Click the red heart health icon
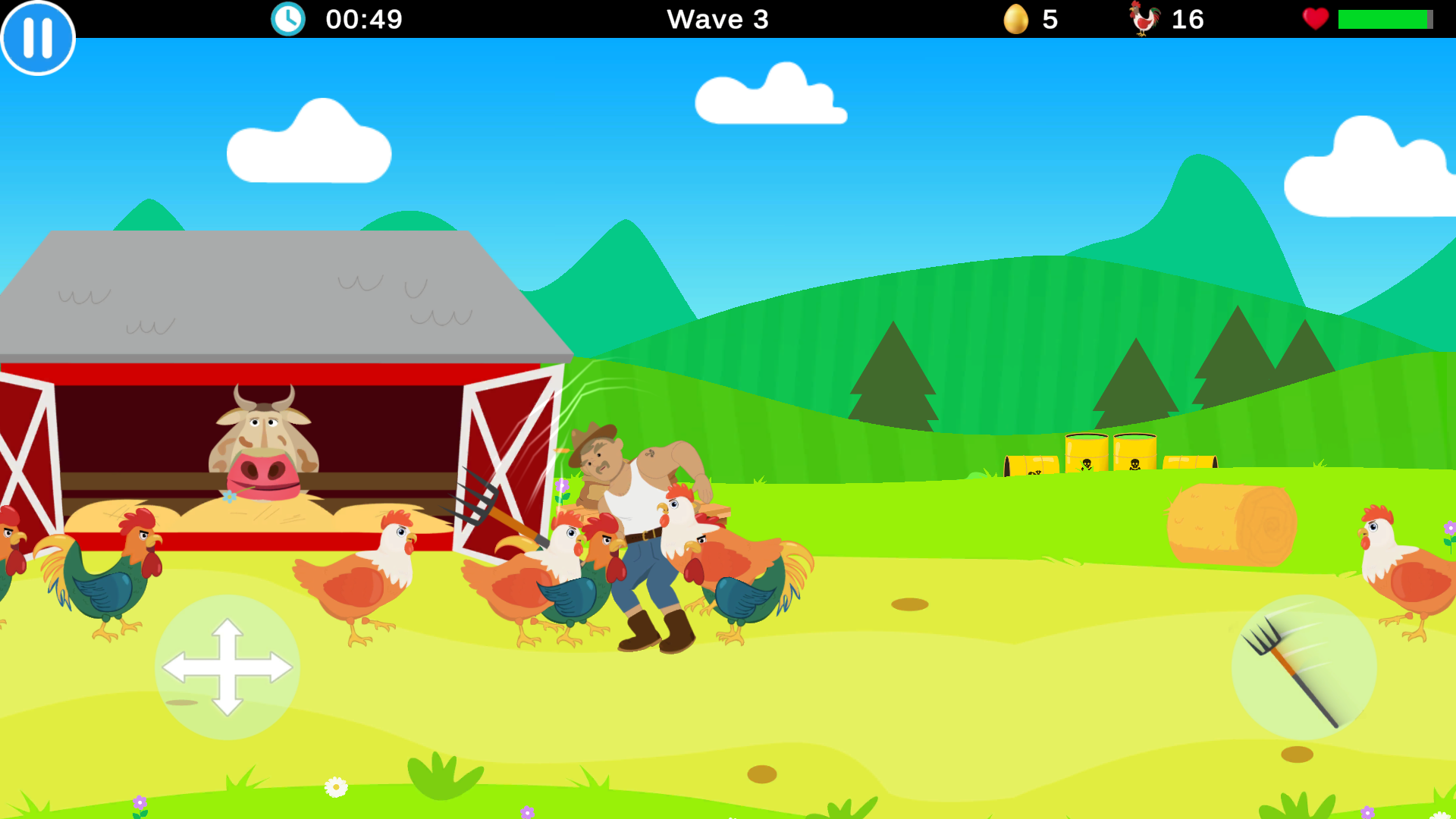This screenshot has width=1456, height=819. point(1316,19)
